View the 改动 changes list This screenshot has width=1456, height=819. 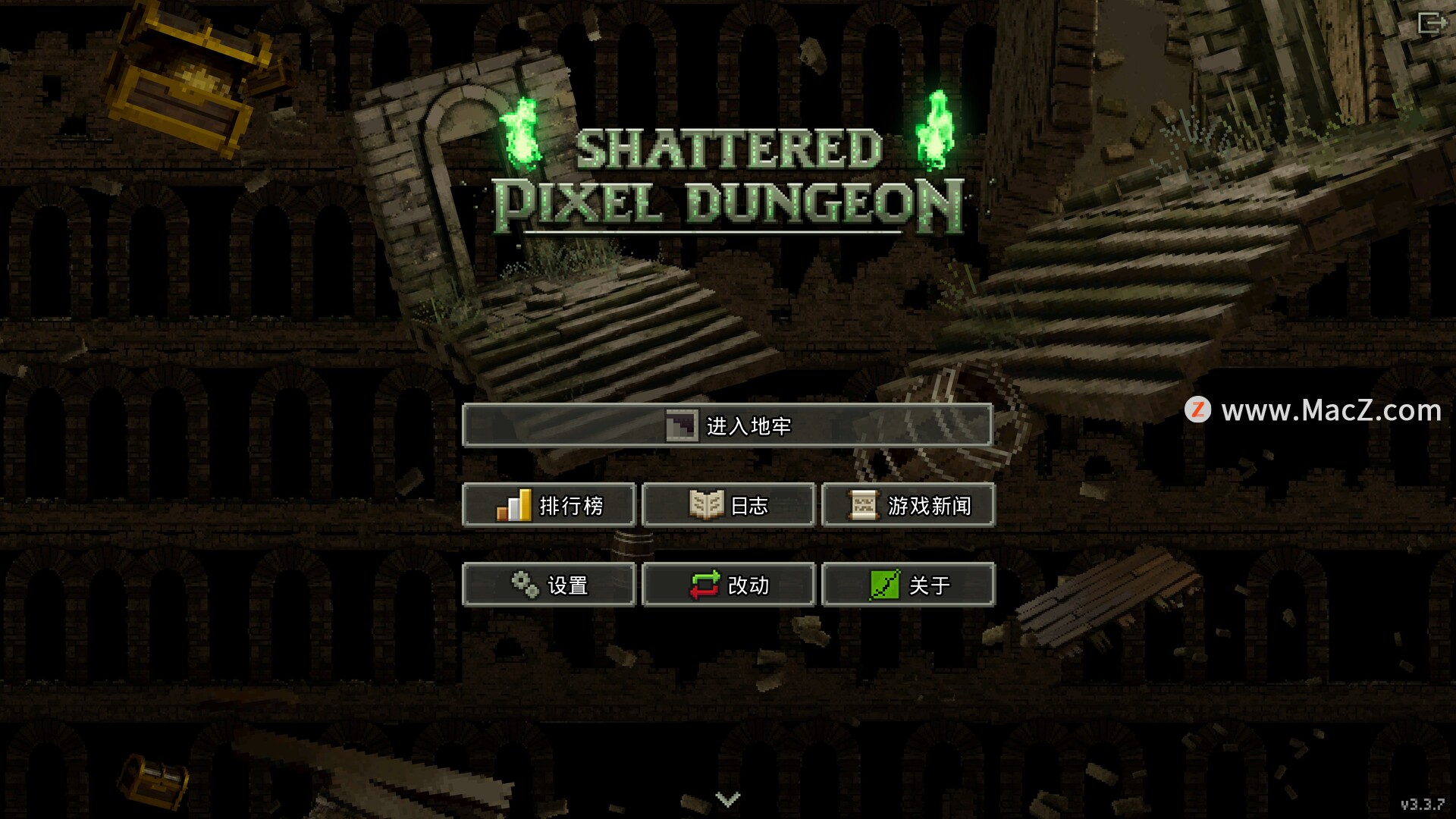coord(728,585)
